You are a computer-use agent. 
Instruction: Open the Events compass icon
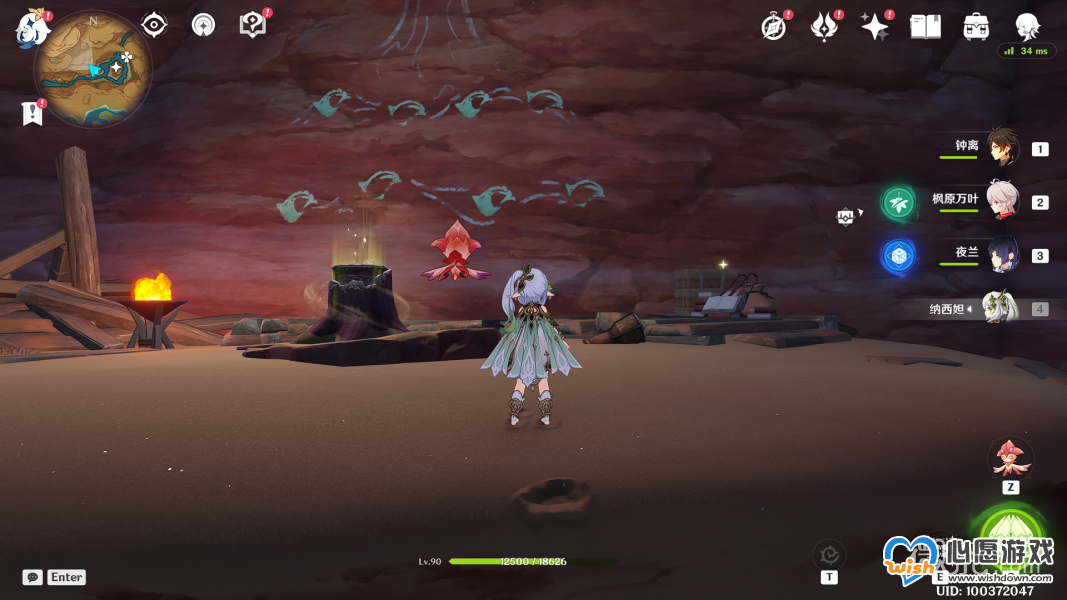click(x=773, y=27)
